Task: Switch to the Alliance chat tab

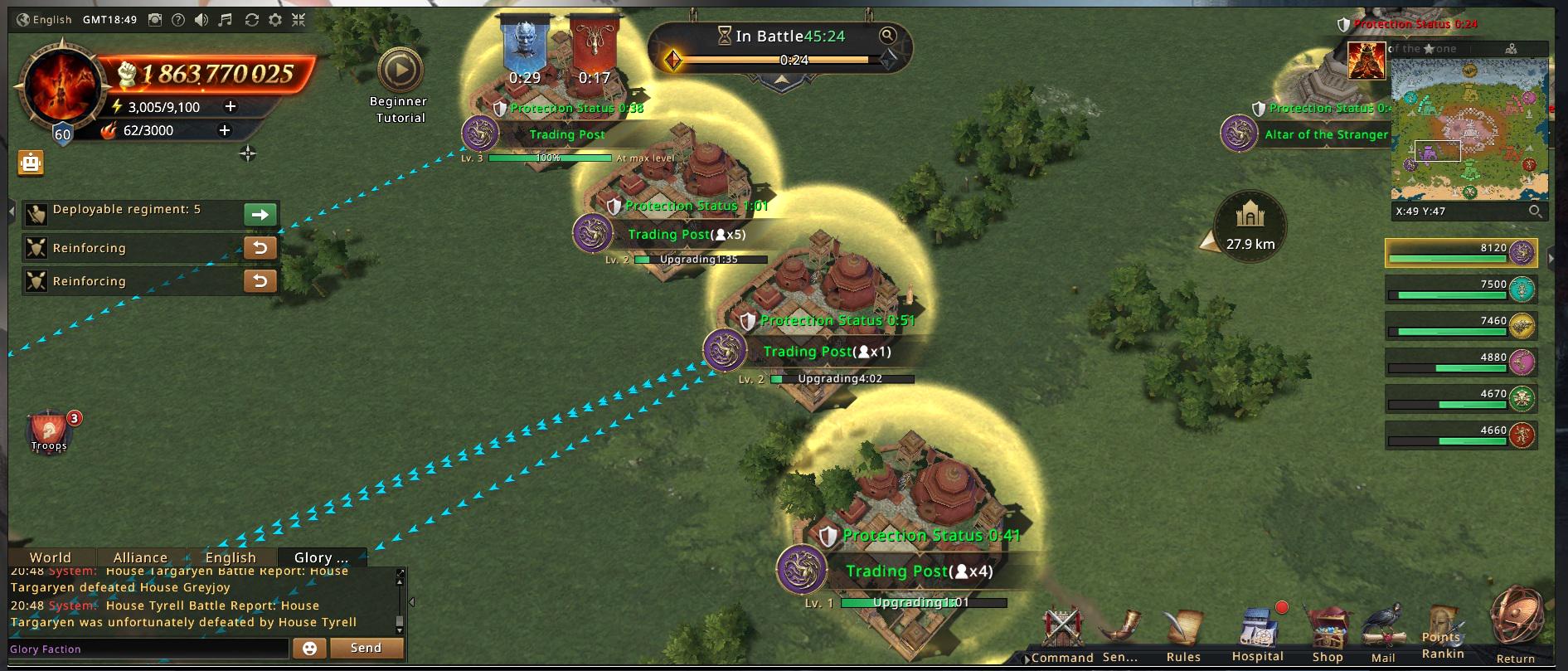Action: click(x=140, y=557)
